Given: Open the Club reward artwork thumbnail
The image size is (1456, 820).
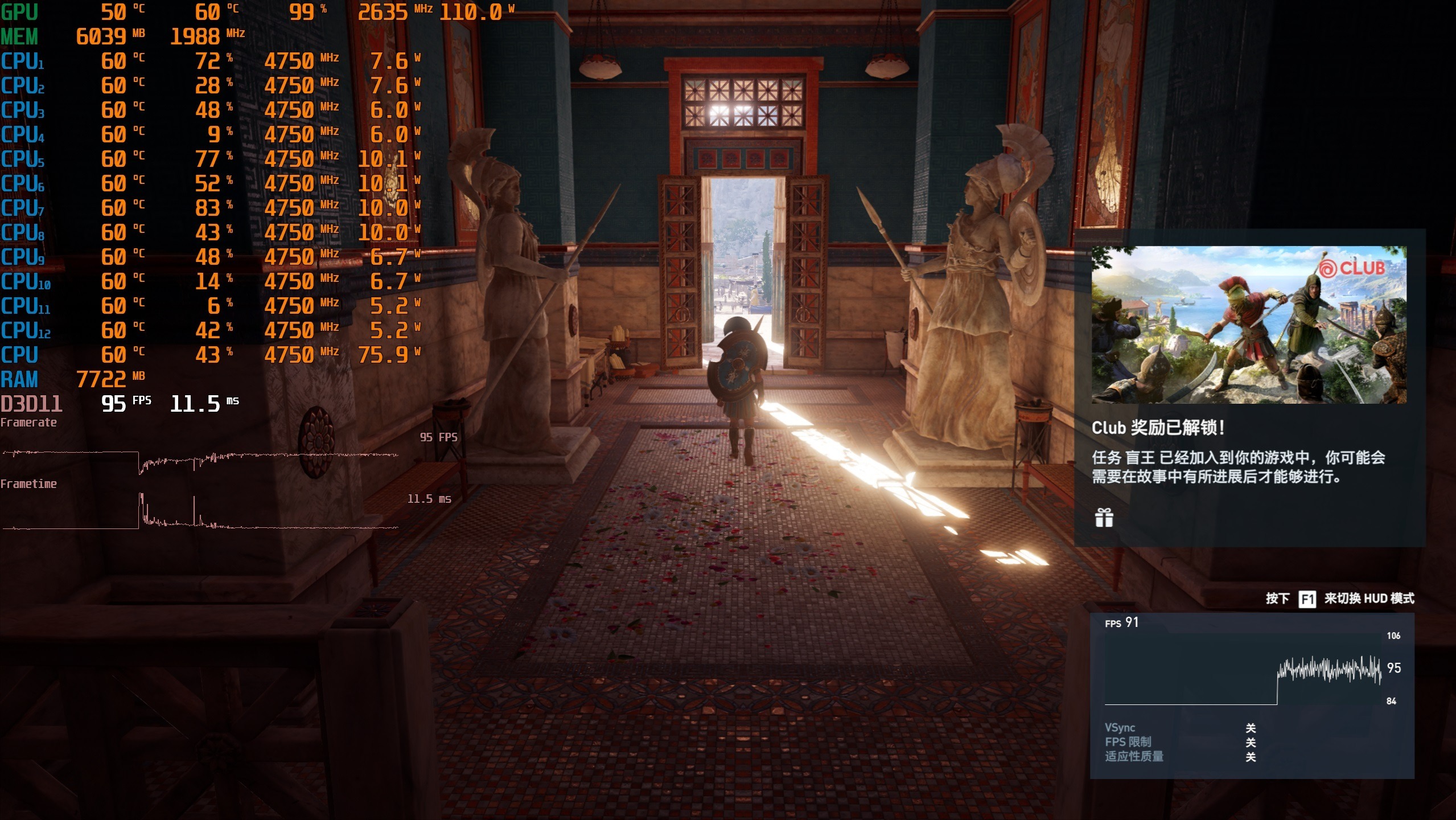Looking at the screenshot, I should point(1248,325).
